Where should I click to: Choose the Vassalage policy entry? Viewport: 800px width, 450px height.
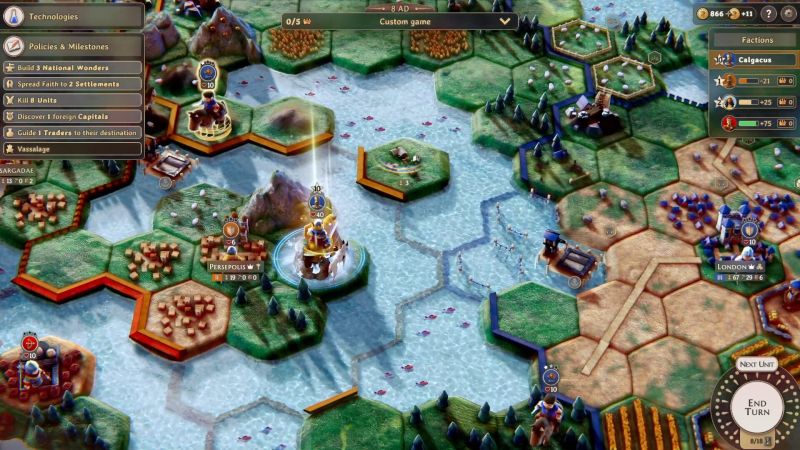coord(72,148)
